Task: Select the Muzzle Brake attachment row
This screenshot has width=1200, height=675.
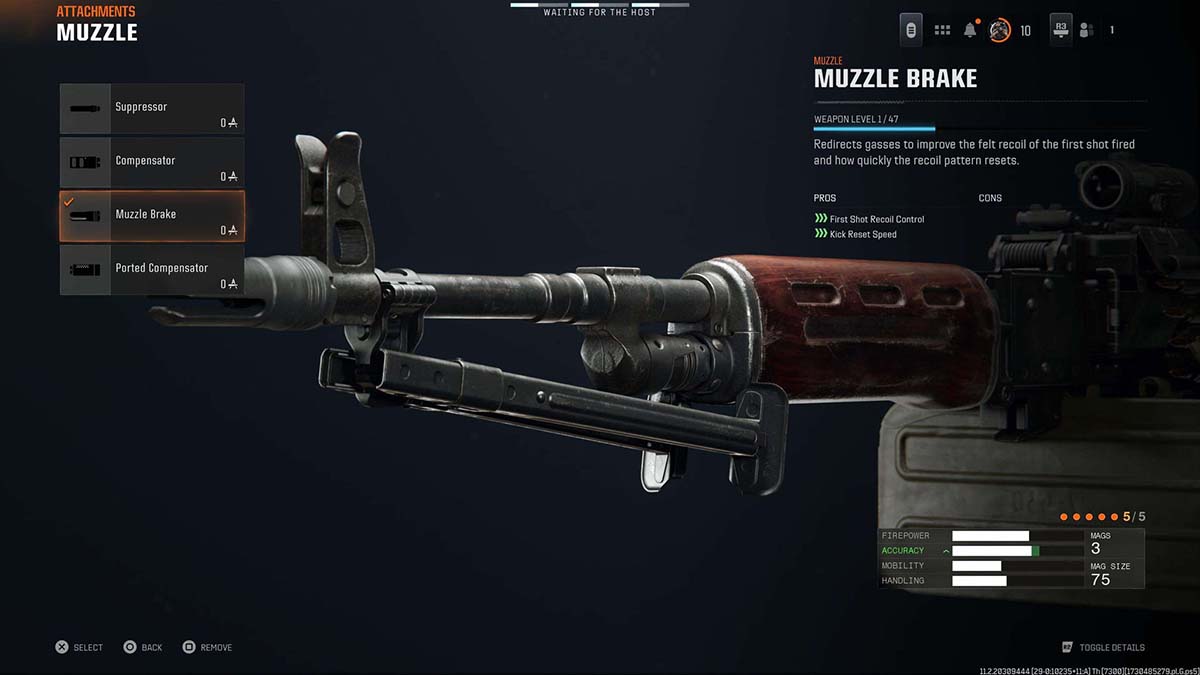Action: (x=151, y=216)
